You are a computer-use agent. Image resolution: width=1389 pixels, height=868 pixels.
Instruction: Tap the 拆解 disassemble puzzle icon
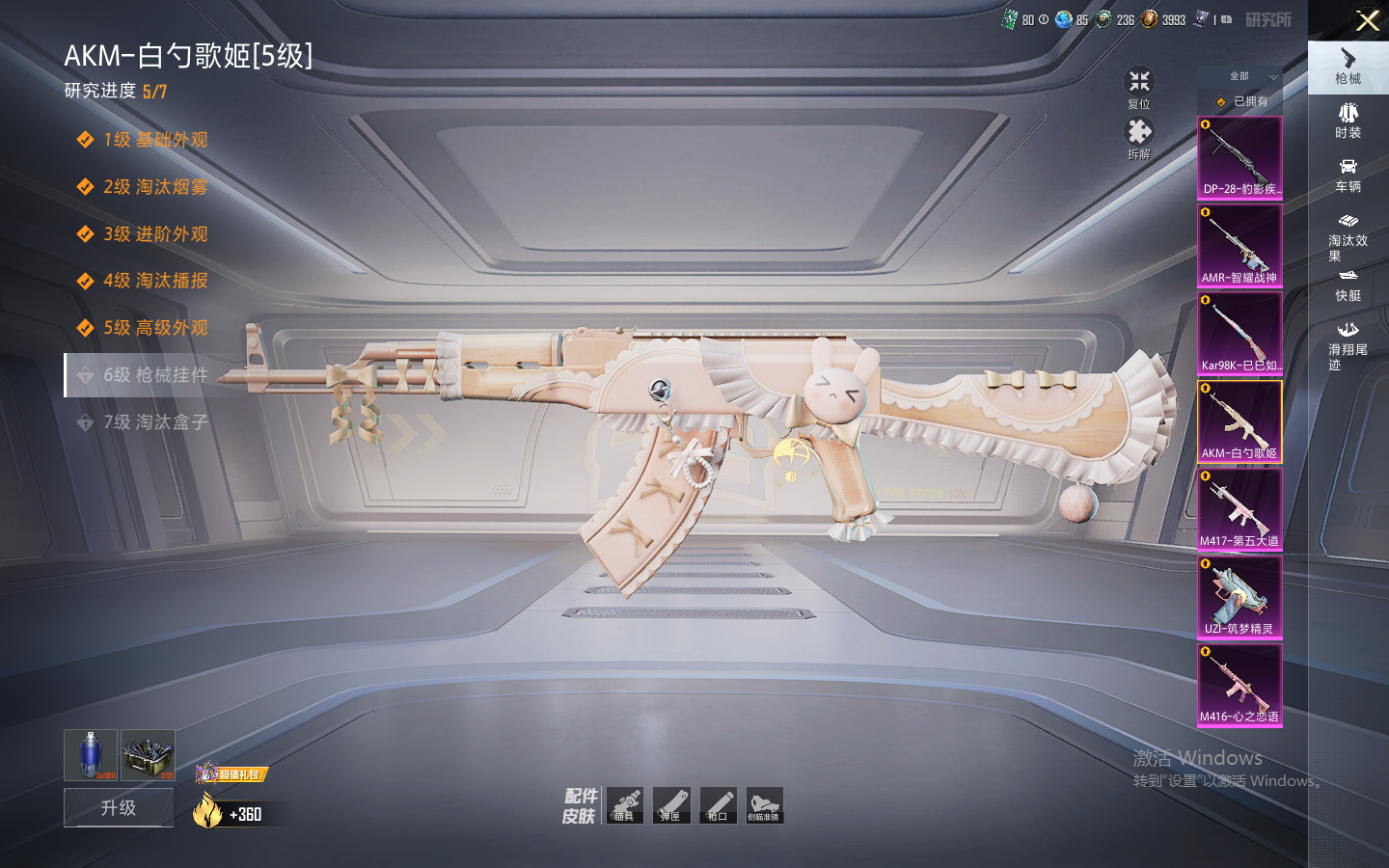coord(1139,136)
